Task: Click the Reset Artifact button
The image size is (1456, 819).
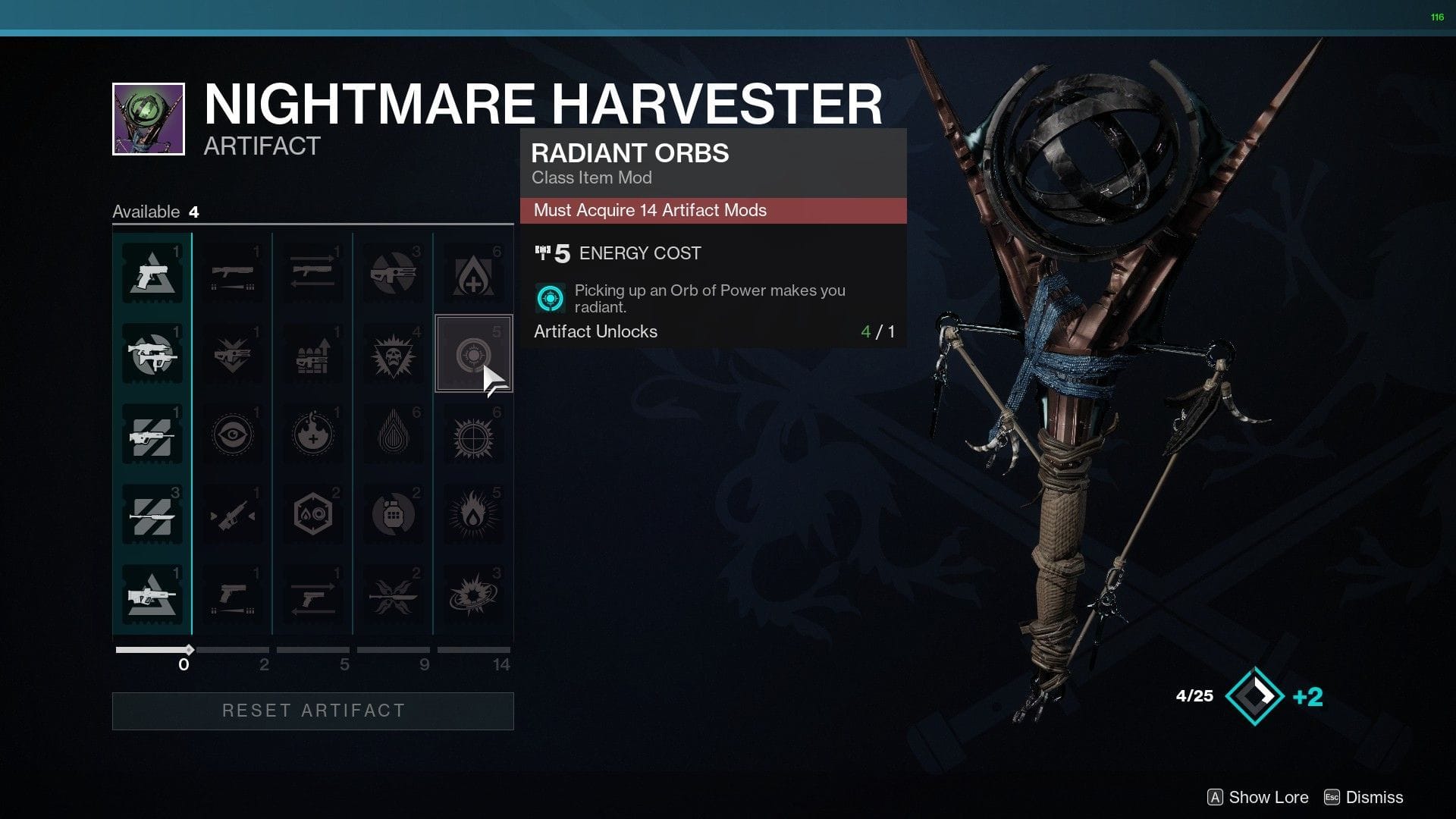Action: [x=312, y=711]
